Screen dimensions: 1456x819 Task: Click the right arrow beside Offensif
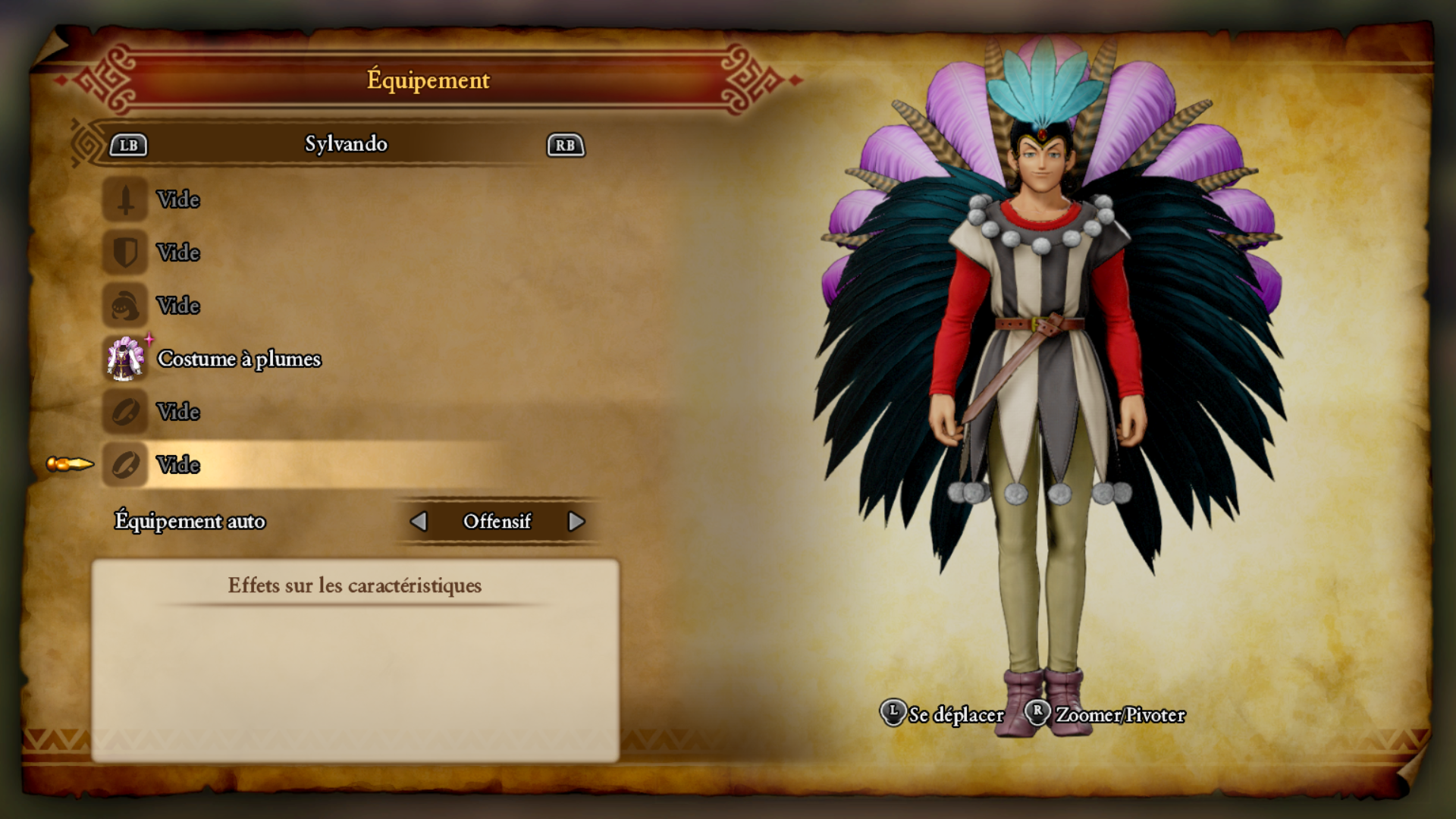click(x=576, y=522)
